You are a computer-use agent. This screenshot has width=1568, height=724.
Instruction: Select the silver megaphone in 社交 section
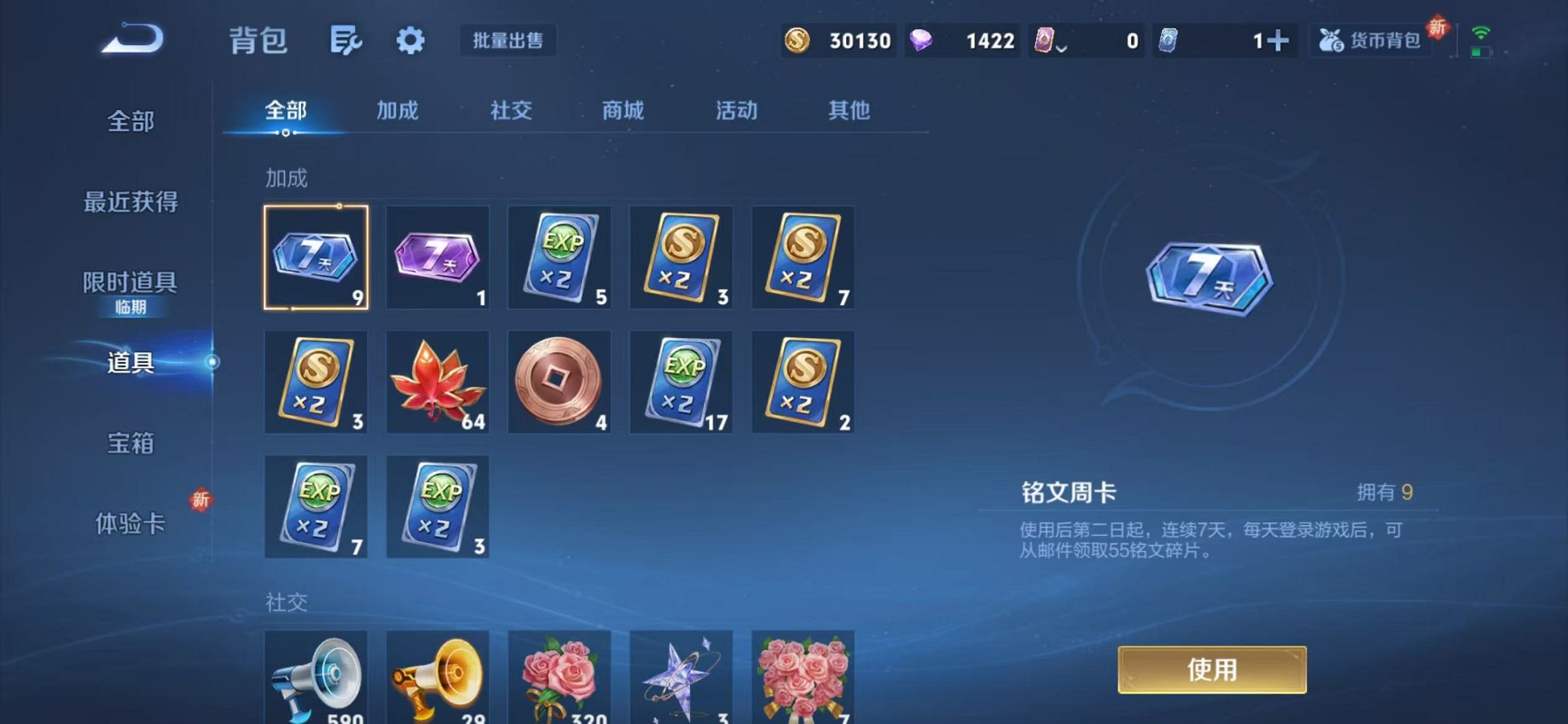[315, 677]
